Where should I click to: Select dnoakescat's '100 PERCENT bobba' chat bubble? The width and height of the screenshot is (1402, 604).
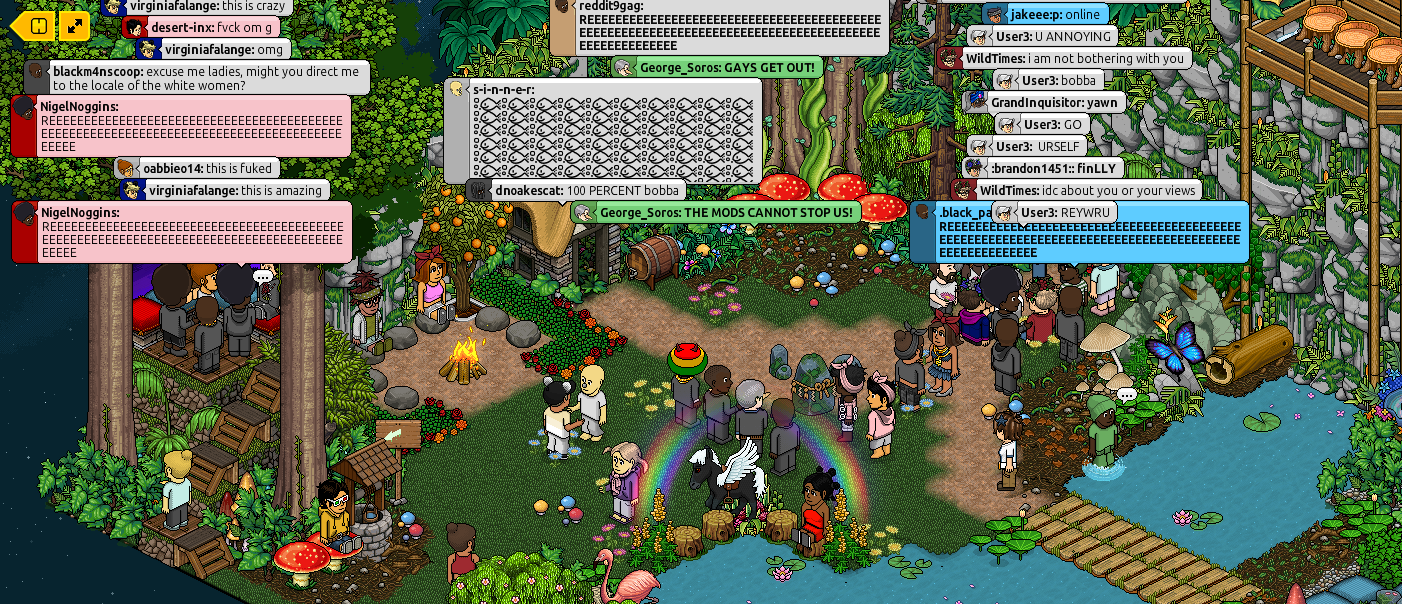[x=577, y=190]
